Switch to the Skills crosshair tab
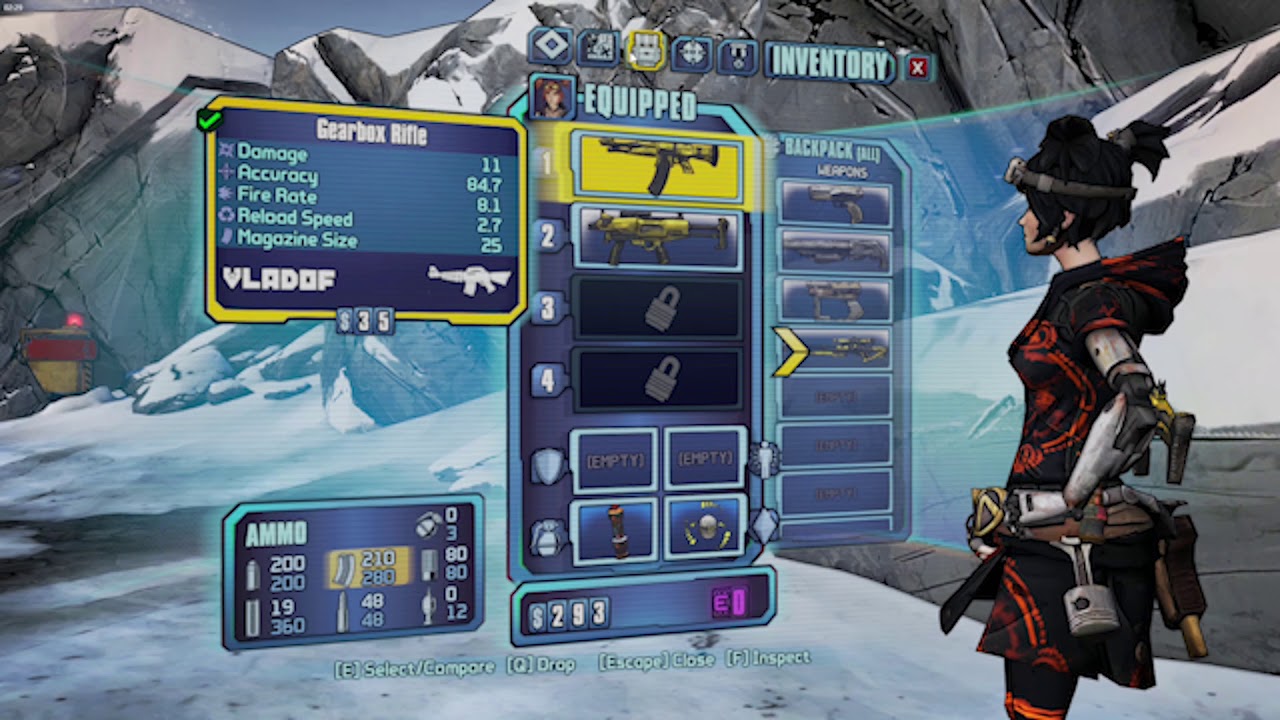The image size is (1280, 720). (x=692, y=52)
